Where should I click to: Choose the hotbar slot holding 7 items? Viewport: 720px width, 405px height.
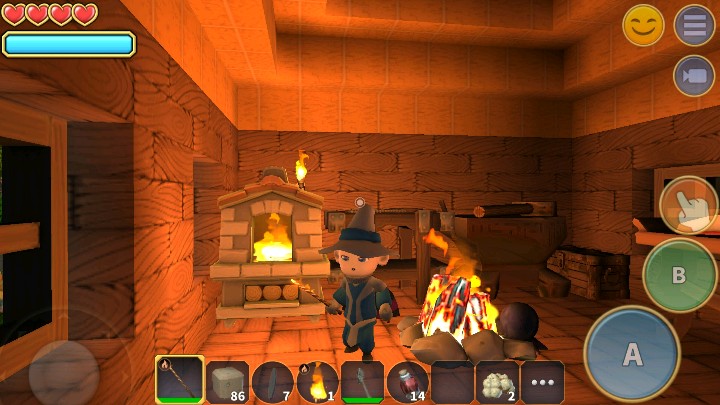coord(272,381)
